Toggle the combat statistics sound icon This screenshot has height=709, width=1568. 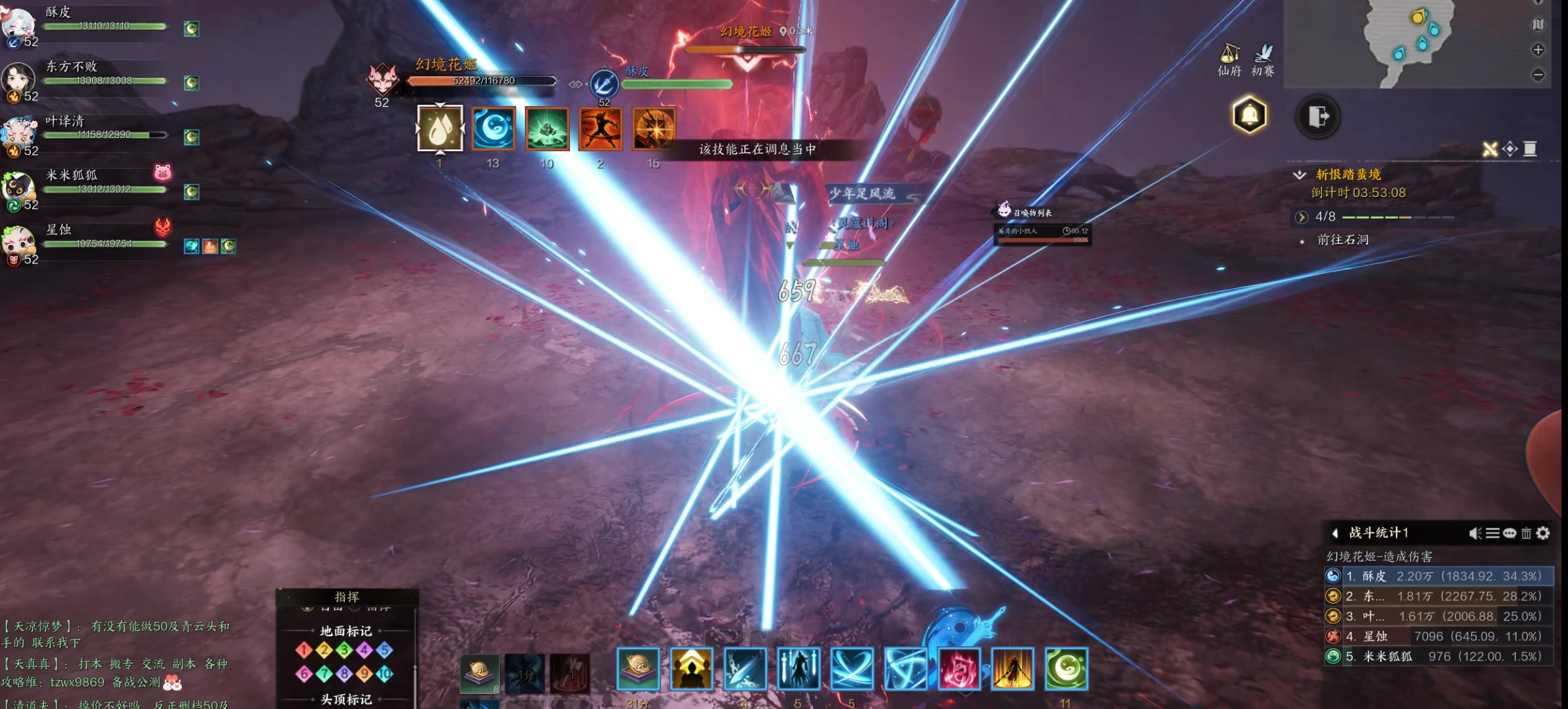point(1475,534)
